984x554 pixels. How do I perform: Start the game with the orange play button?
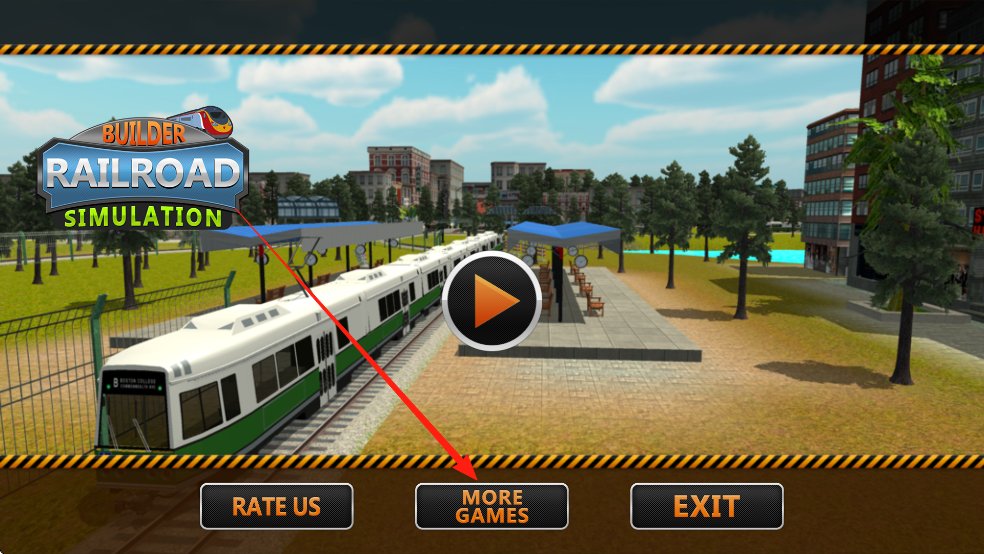click(492, 302)
